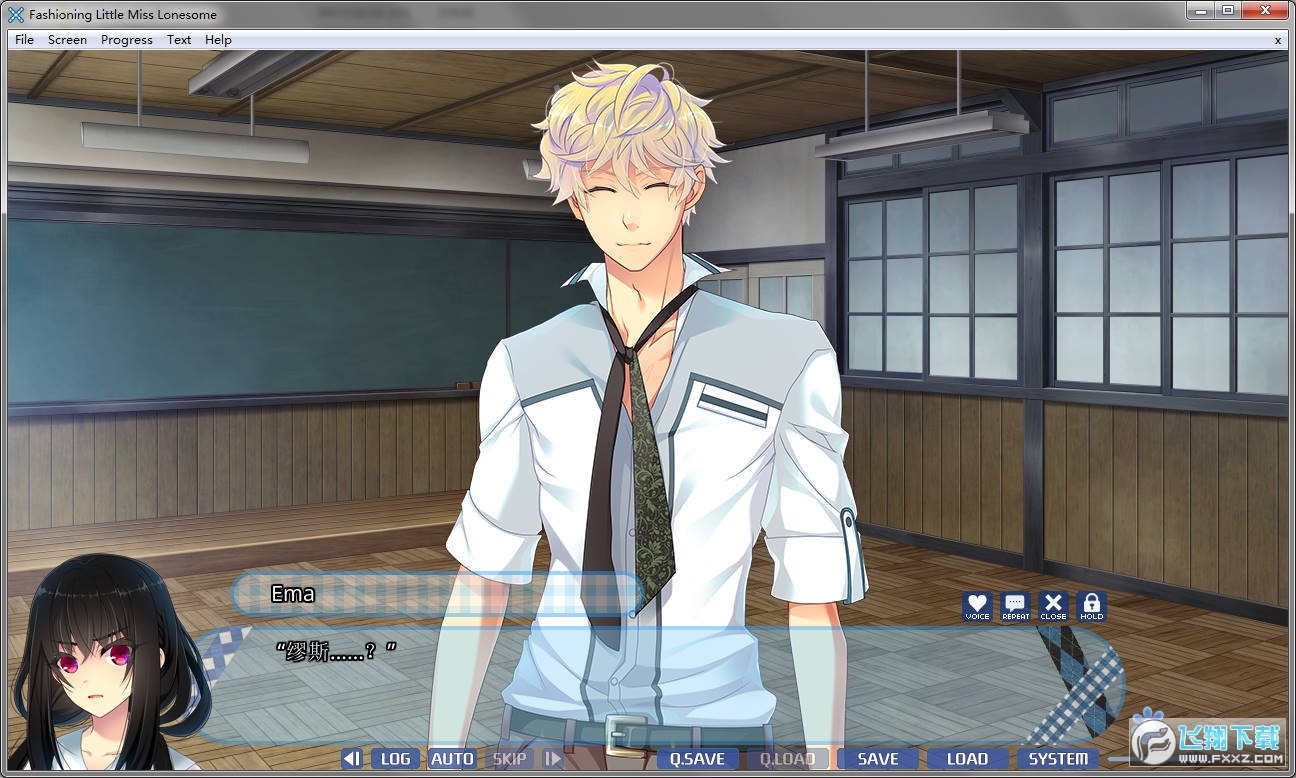Open the SYSTEM settings
The height and width of the screenshot is (778, 1296).
(x=1058, y=759)
